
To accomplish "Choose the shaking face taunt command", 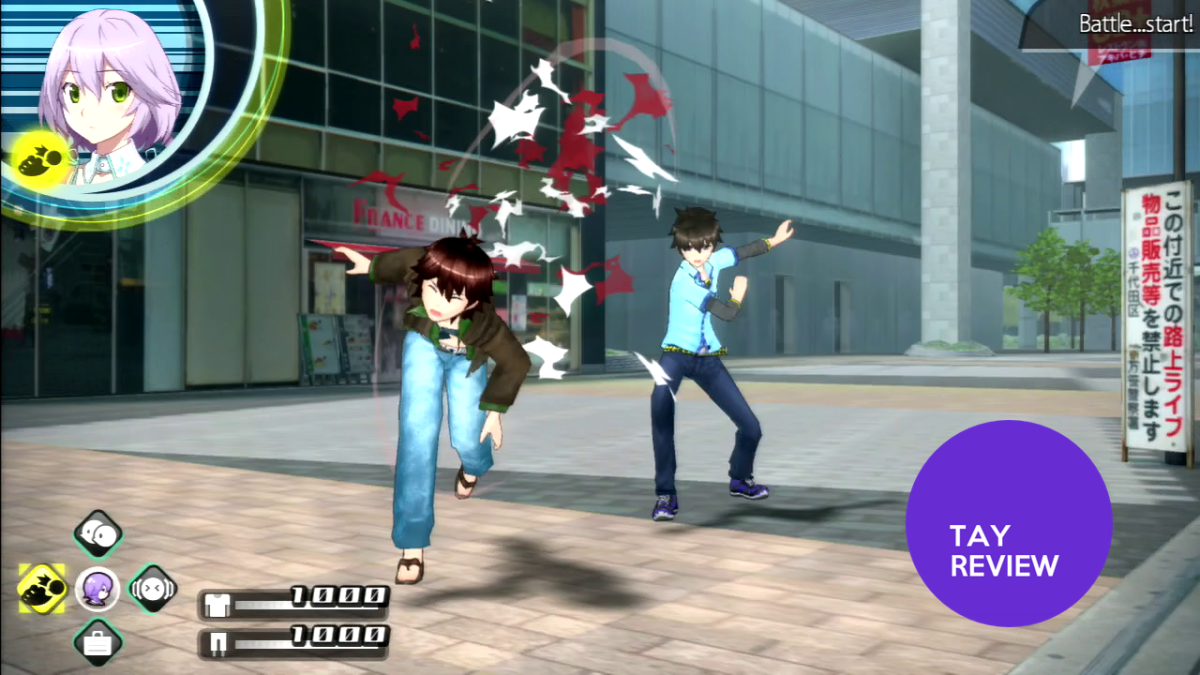I will click(x=153, y=588).
